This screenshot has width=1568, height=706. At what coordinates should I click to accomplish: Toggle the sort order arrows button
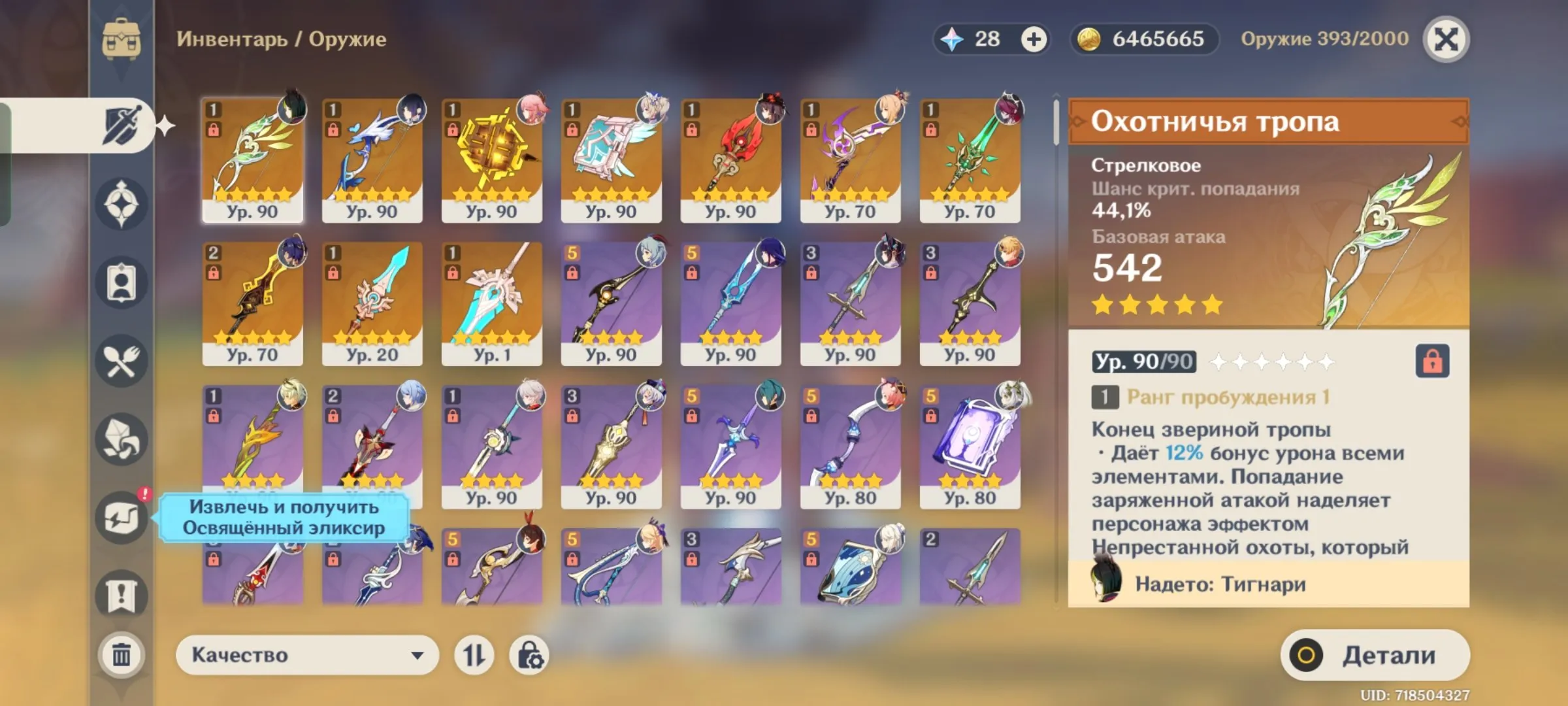point(474,655)
